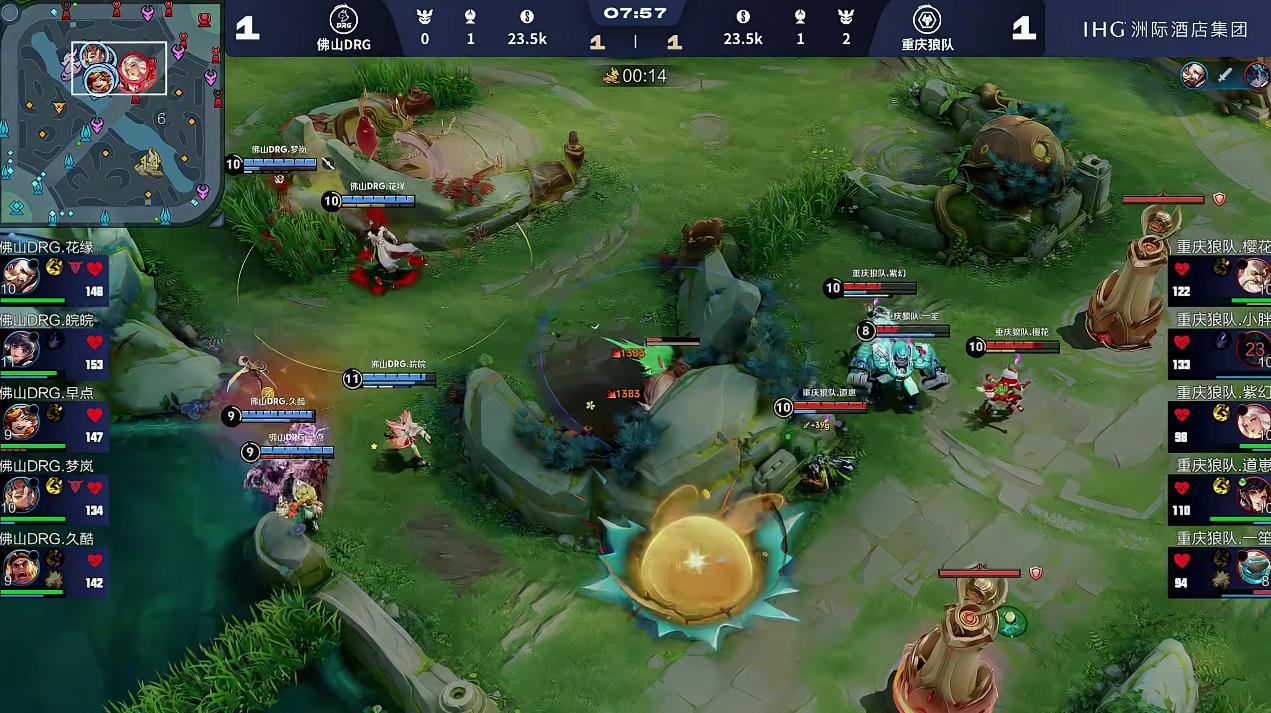Pick 重庆狼队.道崽's hero portrait
The height and width of the screenshot is (713, 1271).
[x=1252, y=495]
